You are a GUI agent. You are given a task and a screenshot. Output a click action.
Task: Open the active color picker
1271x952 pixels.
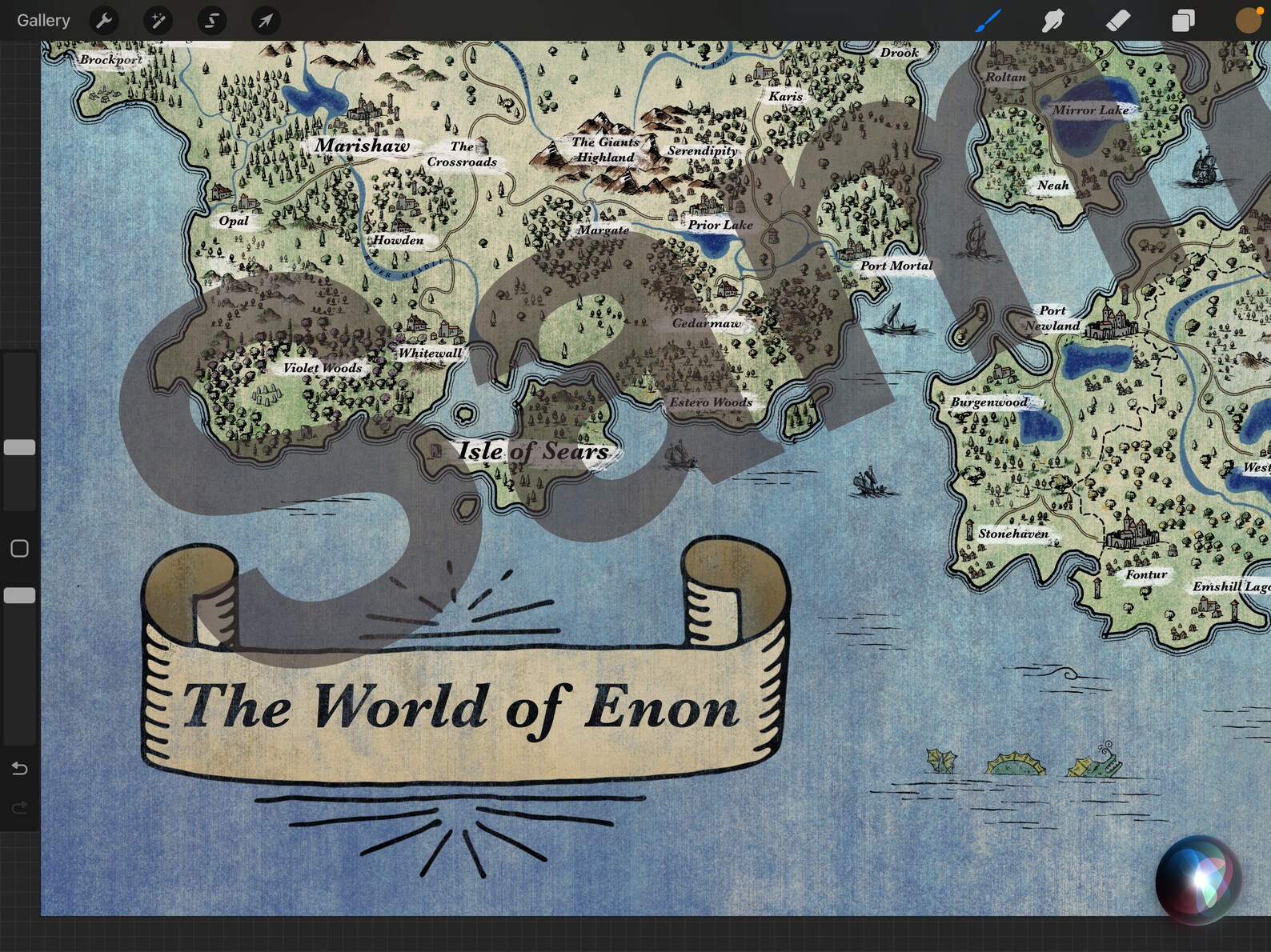(1247, 20)
